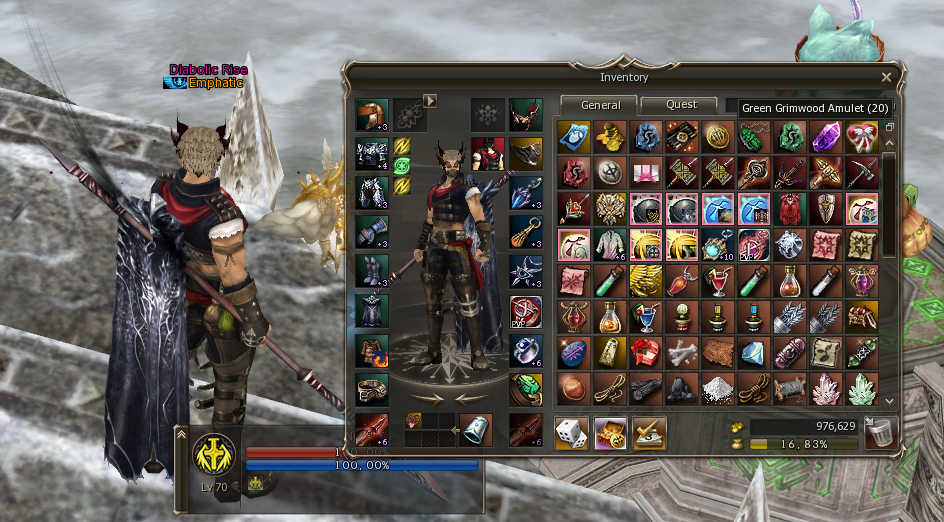
Task: Choose the blue diamond gem item
Action: point(754,353)
